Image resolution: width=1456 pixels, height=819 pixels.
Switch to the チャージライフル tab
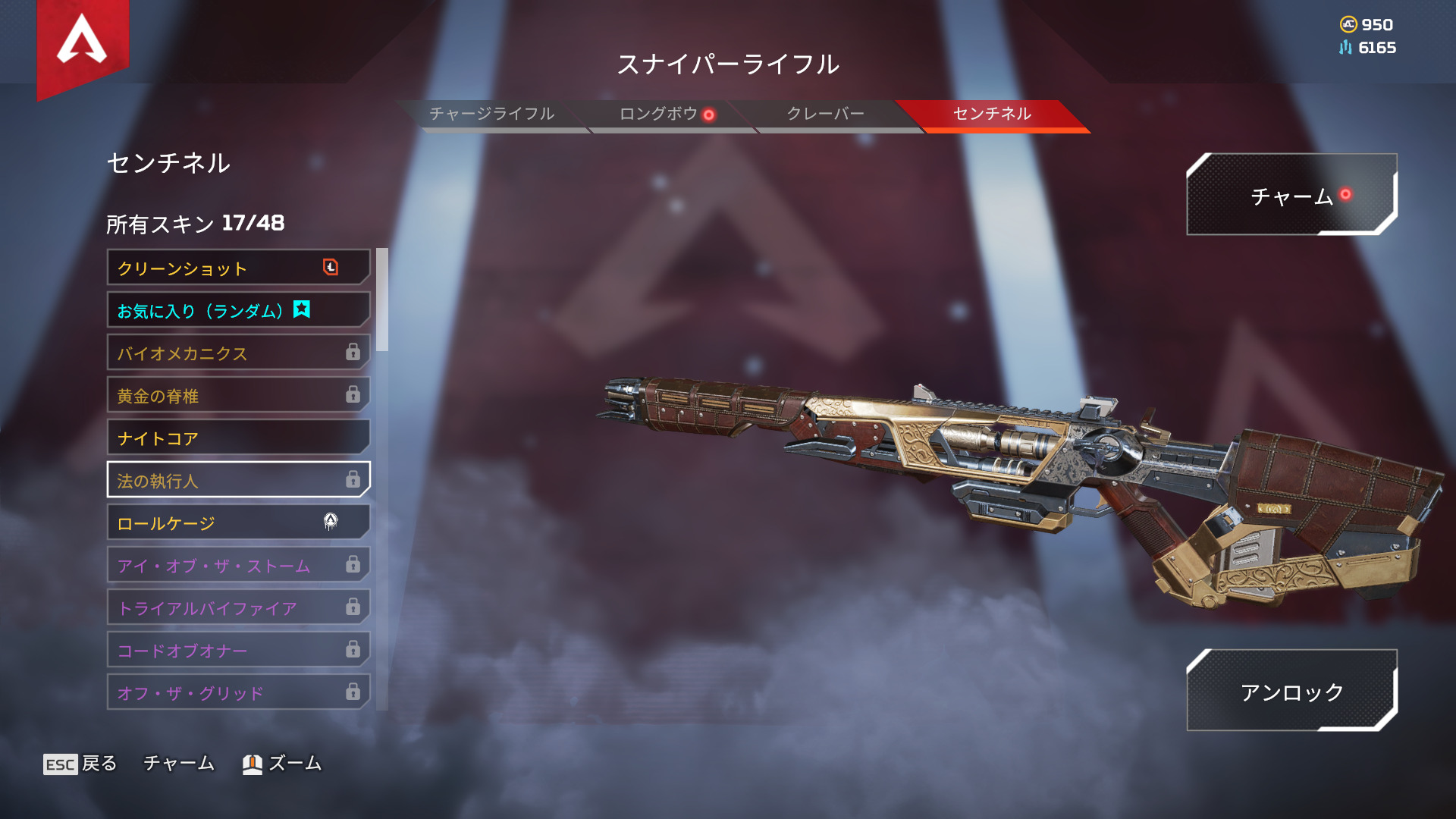coord(491,114)
